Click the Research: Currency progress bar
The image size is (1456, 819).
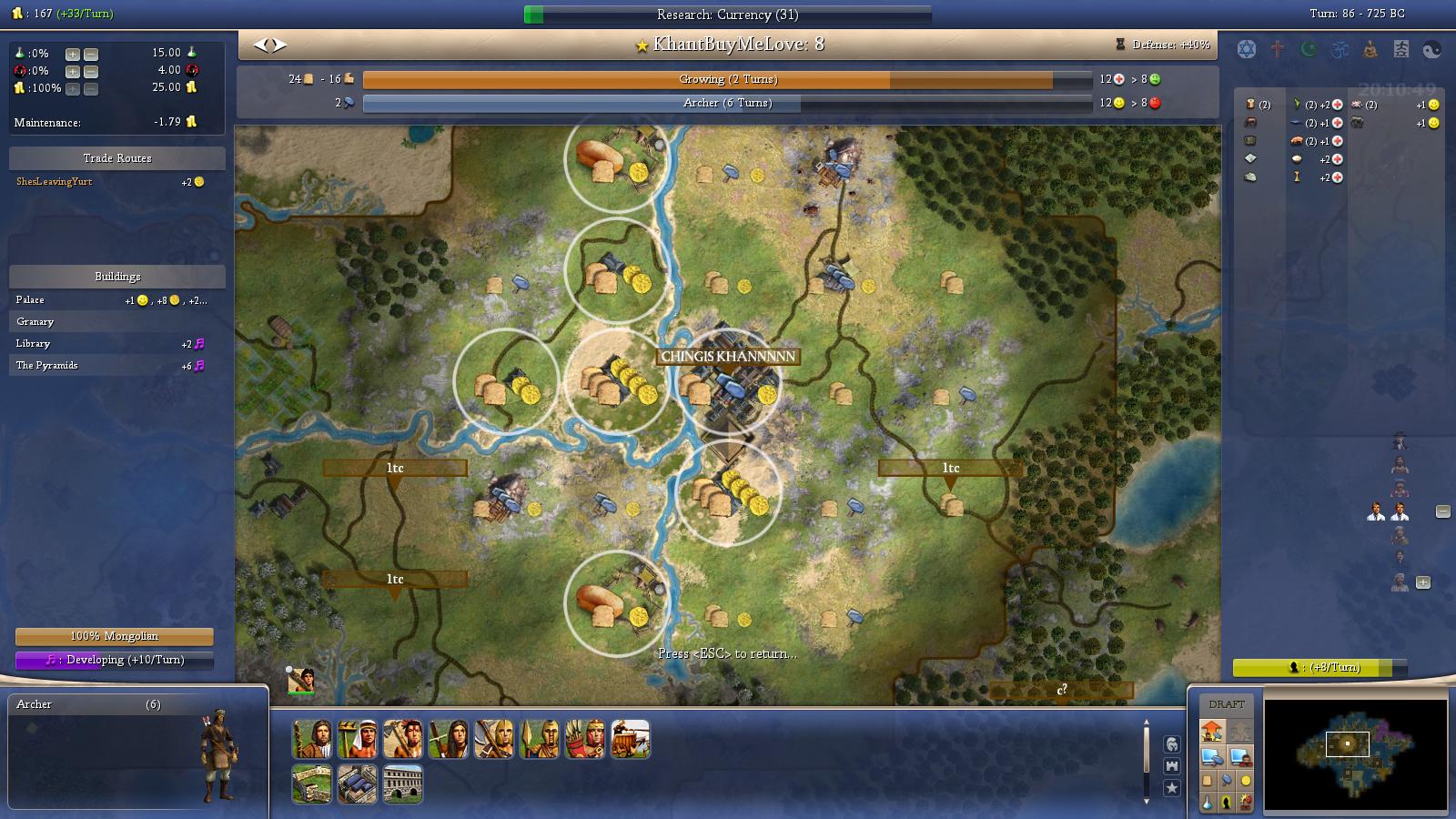[728, 14]
